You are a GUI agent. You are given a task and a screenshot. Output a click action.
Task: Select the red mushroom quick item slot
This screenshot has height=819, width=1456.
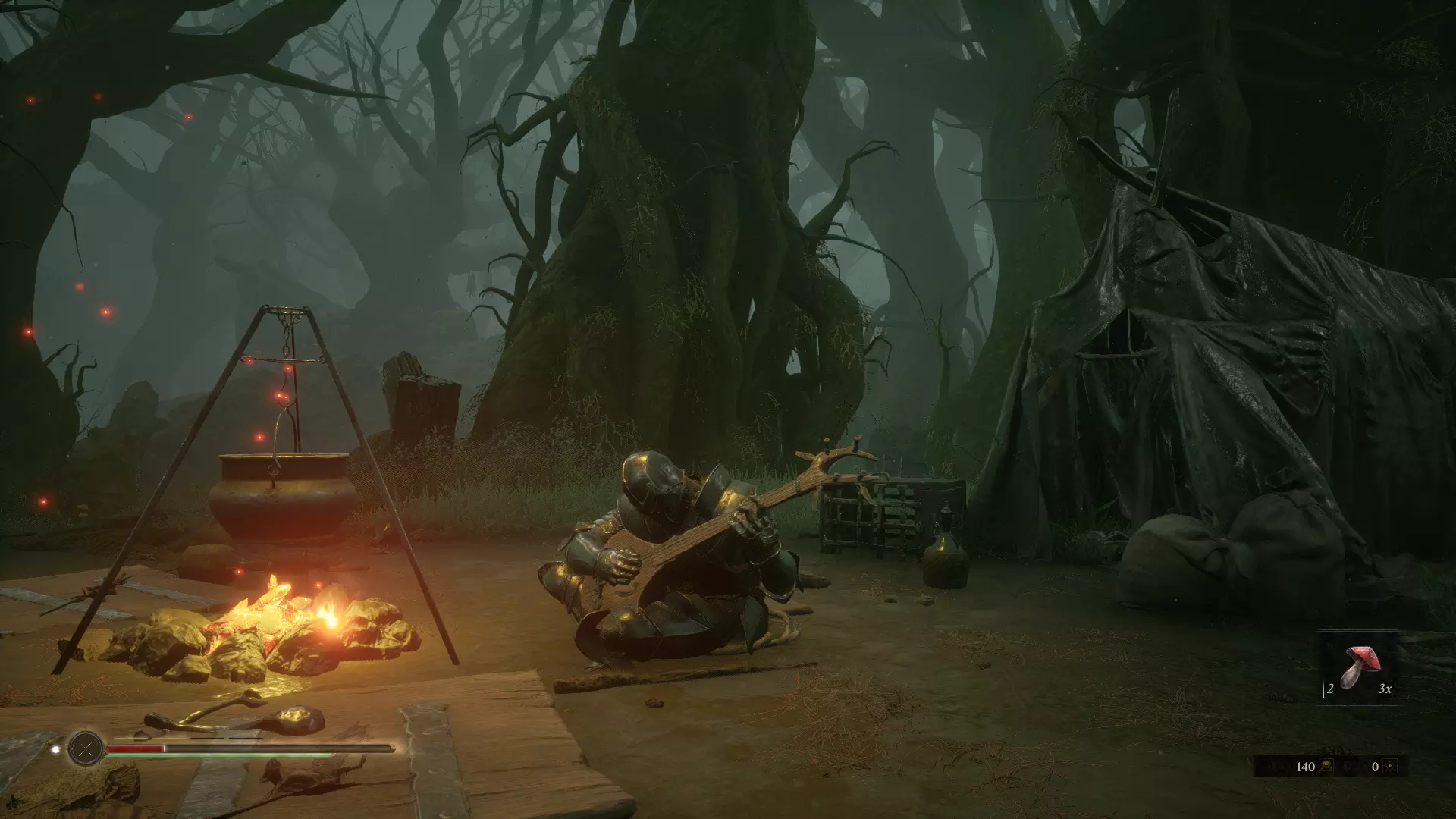tap(1359, 669)
